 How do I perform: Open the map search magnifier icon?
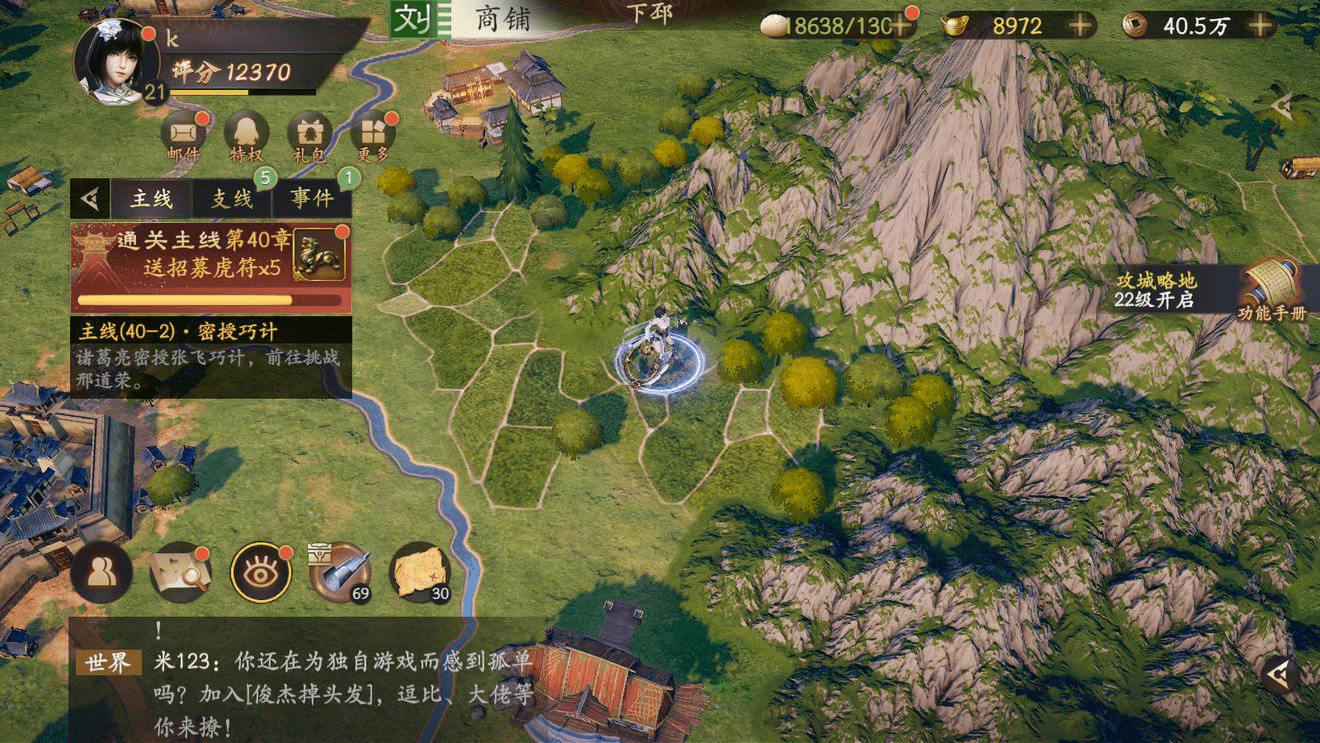click(180, 572)
